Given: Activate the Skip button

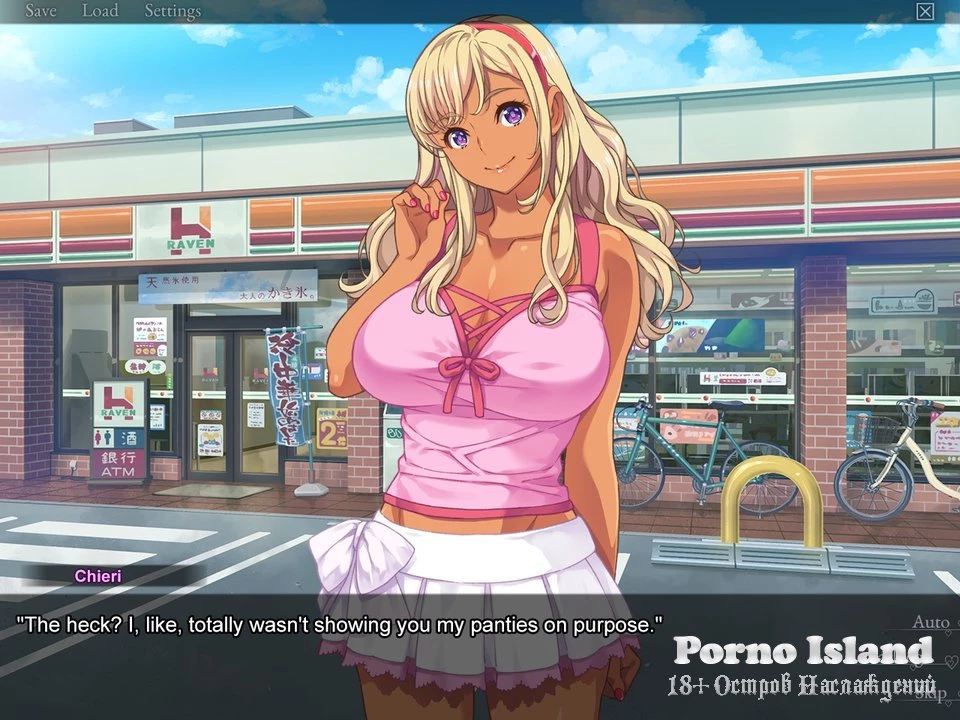Looking at the screenshot, I should tap(930, 693).
